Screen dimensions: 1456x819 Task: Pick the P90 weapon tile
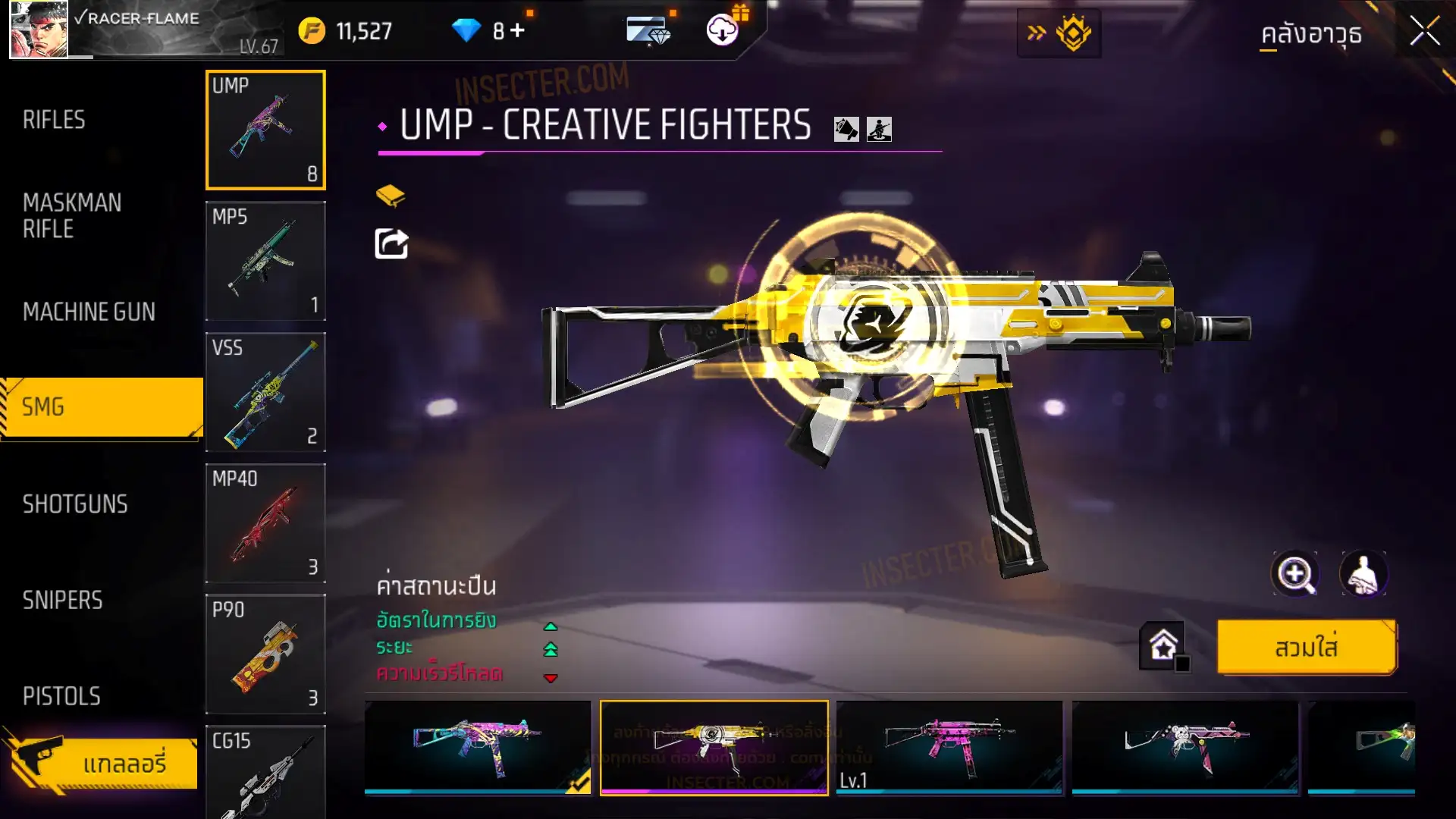tap(265, 654)
